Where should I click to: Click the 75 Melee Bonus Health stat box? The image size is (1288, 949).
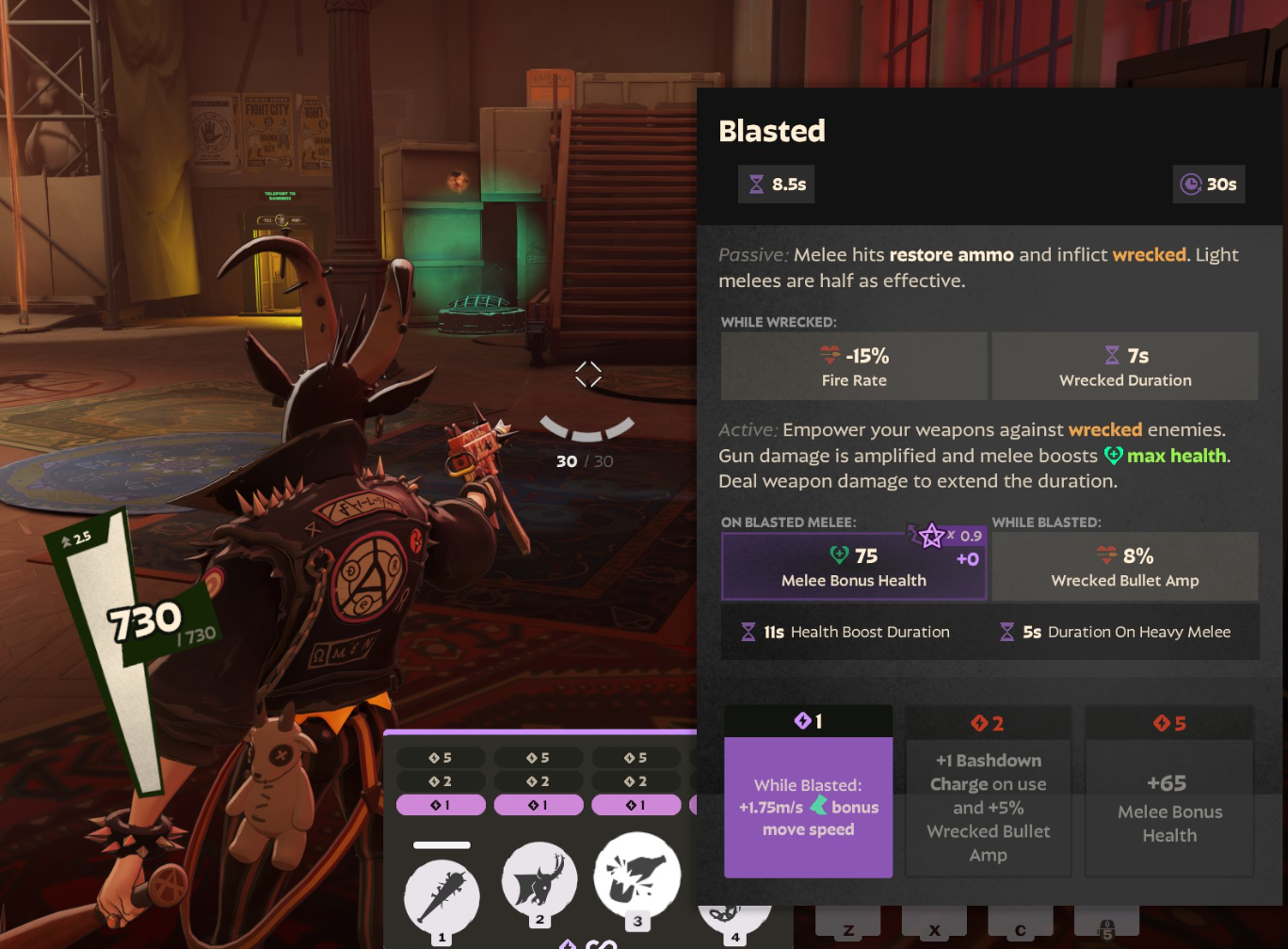(x=853, y=567)
